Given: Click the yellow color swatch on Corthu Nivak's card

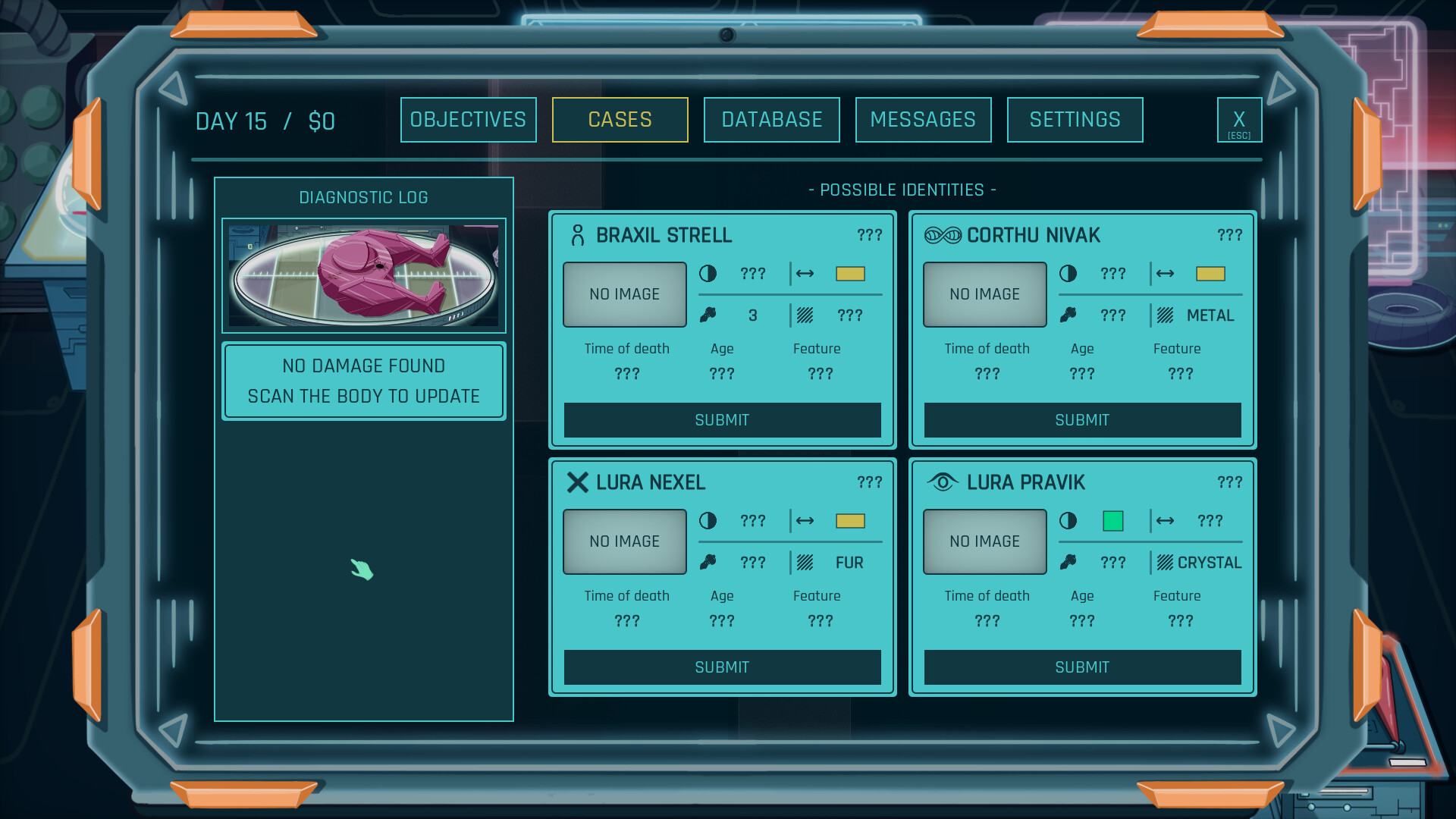Looking at the screenshot, I should (1210, 275).
